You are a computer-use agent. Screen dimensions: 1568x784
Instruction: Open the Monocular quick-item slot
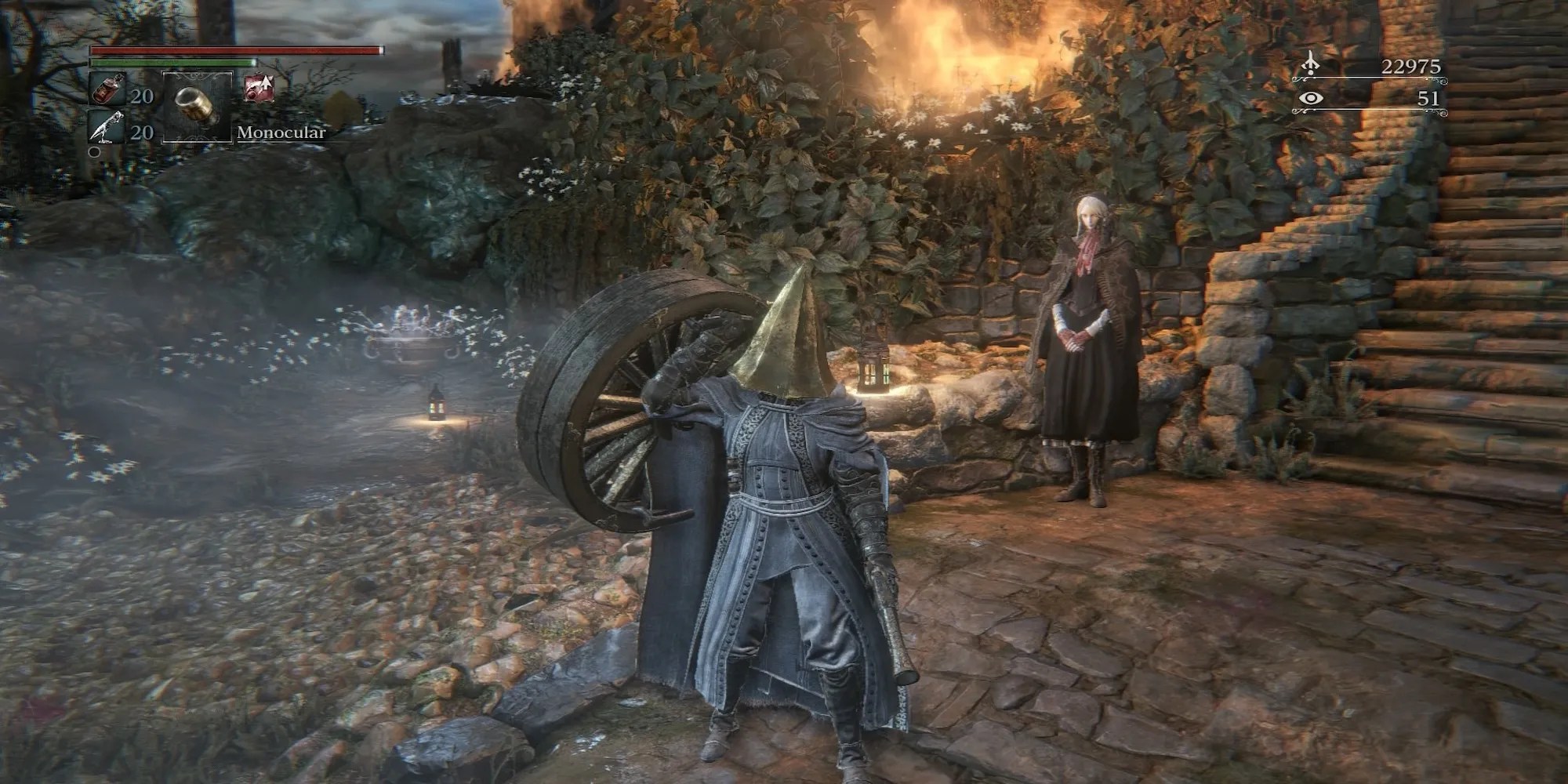(x=198, y=107)
